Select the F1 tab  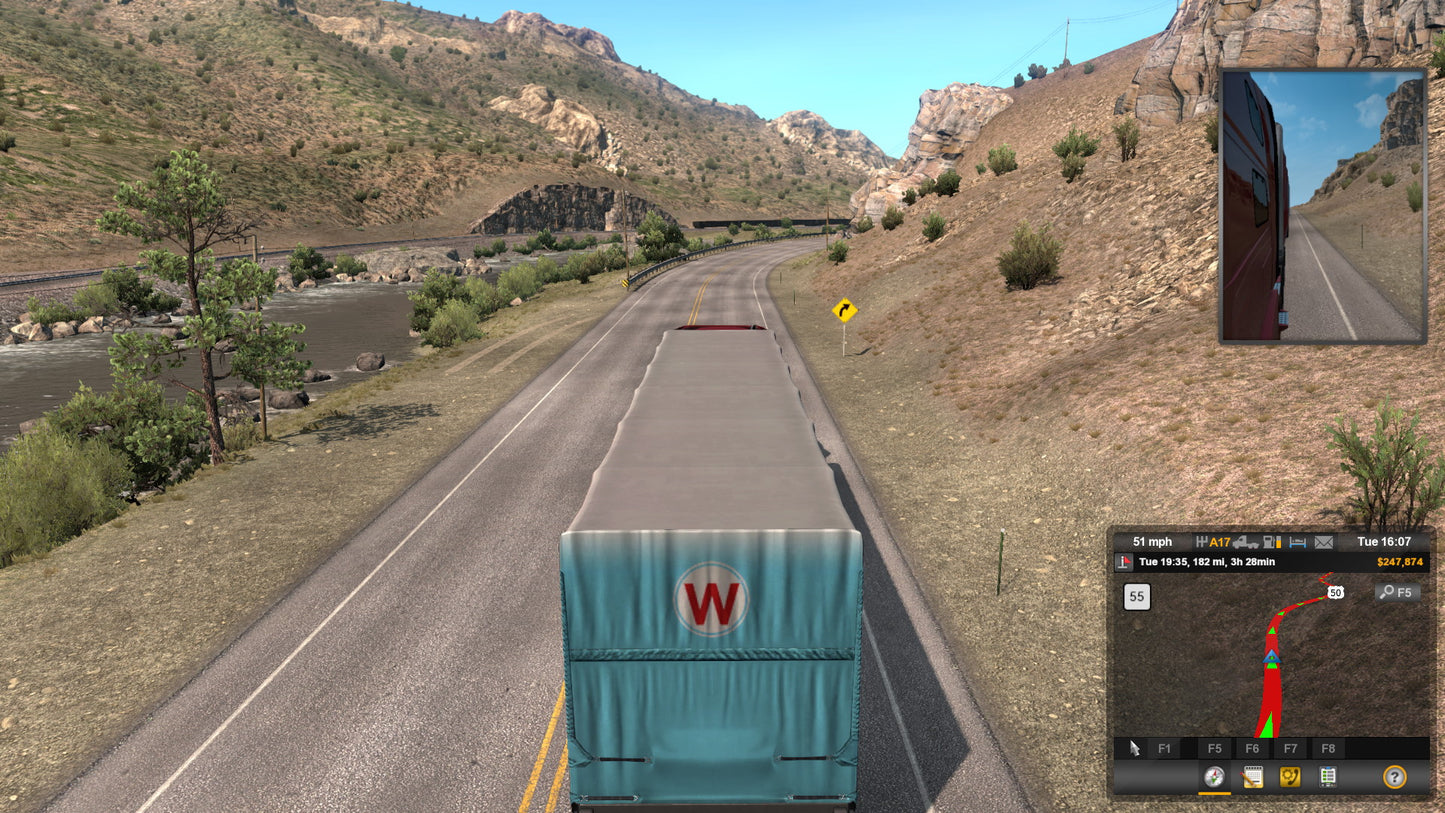point(1166,749)
